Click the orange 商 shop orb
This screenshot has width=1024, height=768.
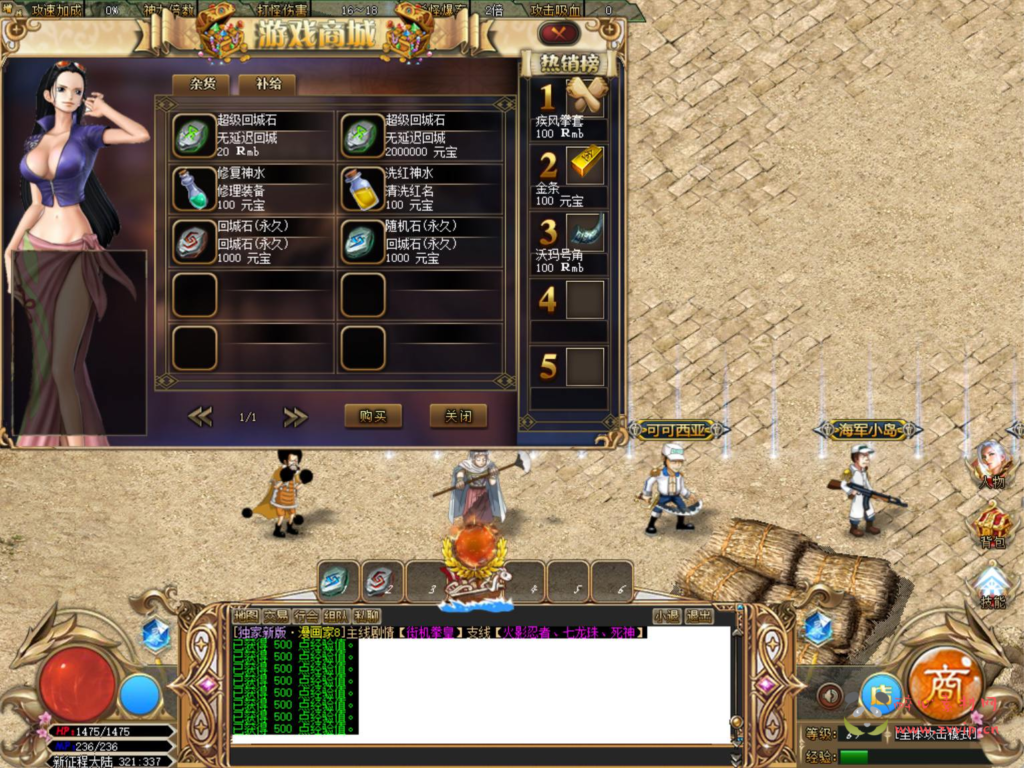tap(944, 683)
